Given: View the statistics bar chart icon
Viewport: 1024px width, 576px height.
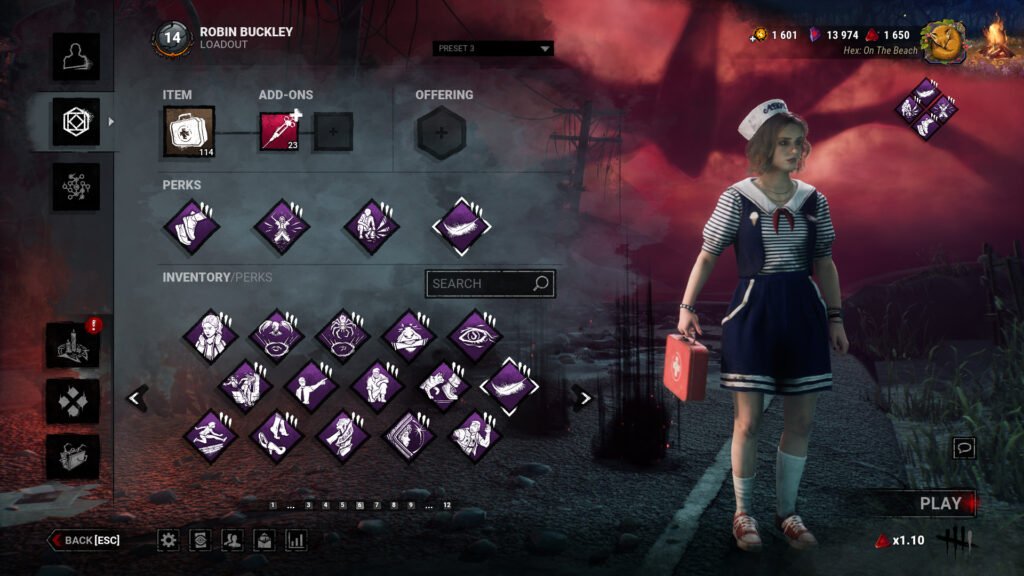Looking at the screenshot, I should pyautogui.click(x=295, y=540).
